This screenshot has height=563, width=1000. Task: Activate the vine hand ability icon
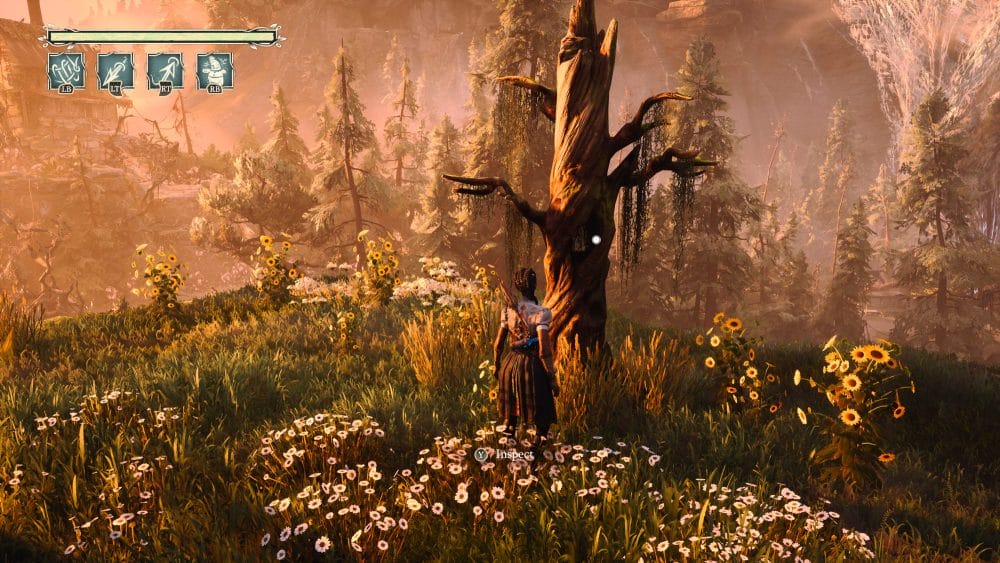tap(65, 71)
